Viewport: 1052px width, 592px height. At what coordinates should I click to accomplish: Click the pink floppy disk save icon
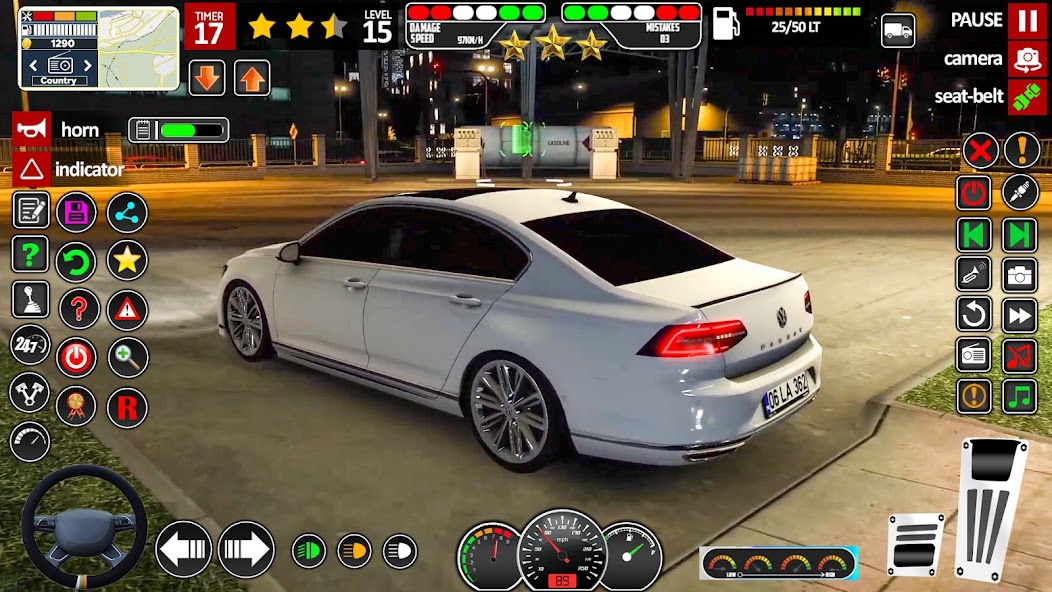point(76,212)
